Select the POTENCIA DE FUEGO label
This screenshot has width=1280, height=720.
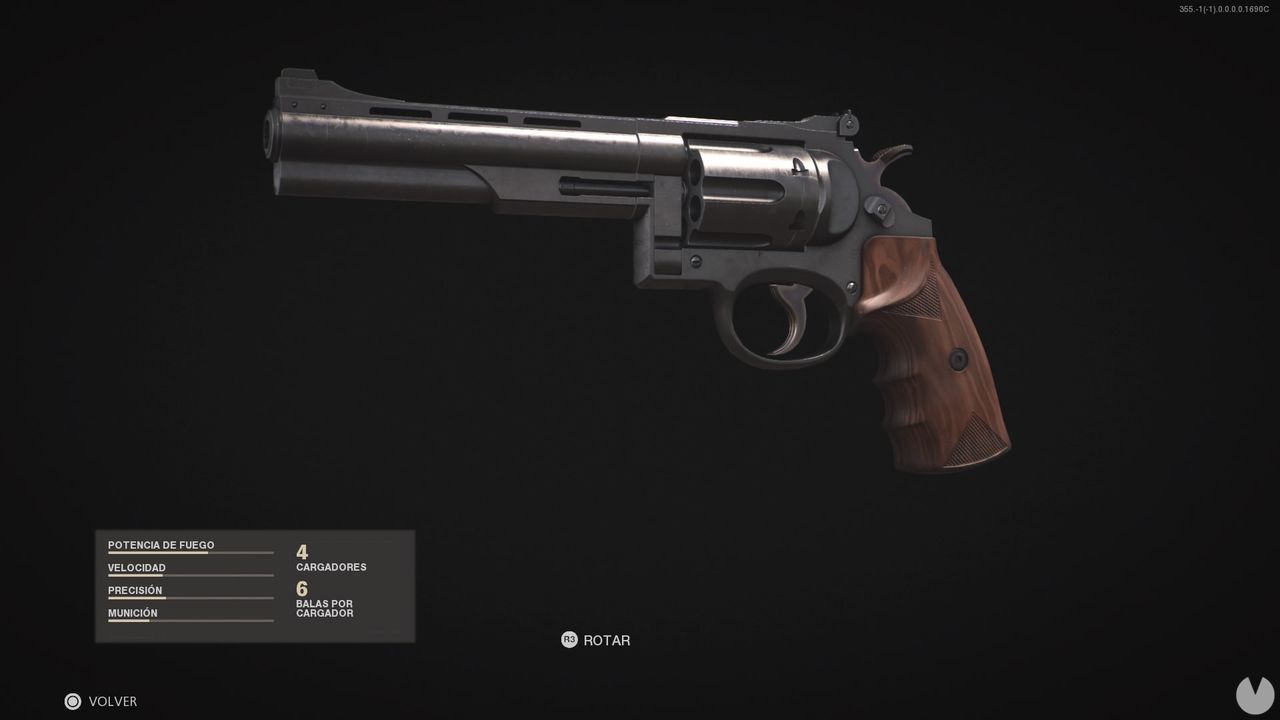161,544
